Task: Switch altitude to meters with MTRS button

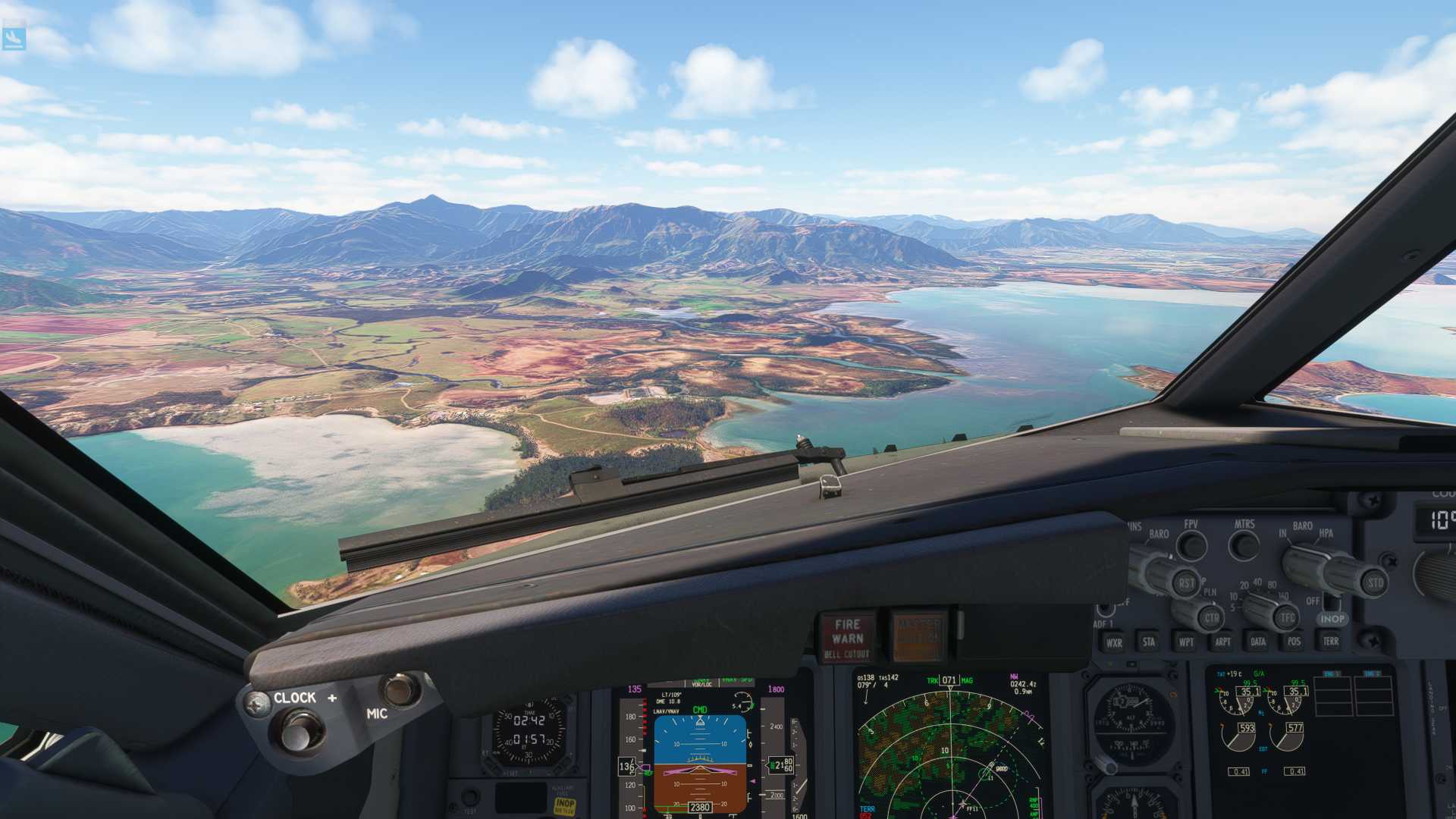Action: click(x=1244, y=544)
